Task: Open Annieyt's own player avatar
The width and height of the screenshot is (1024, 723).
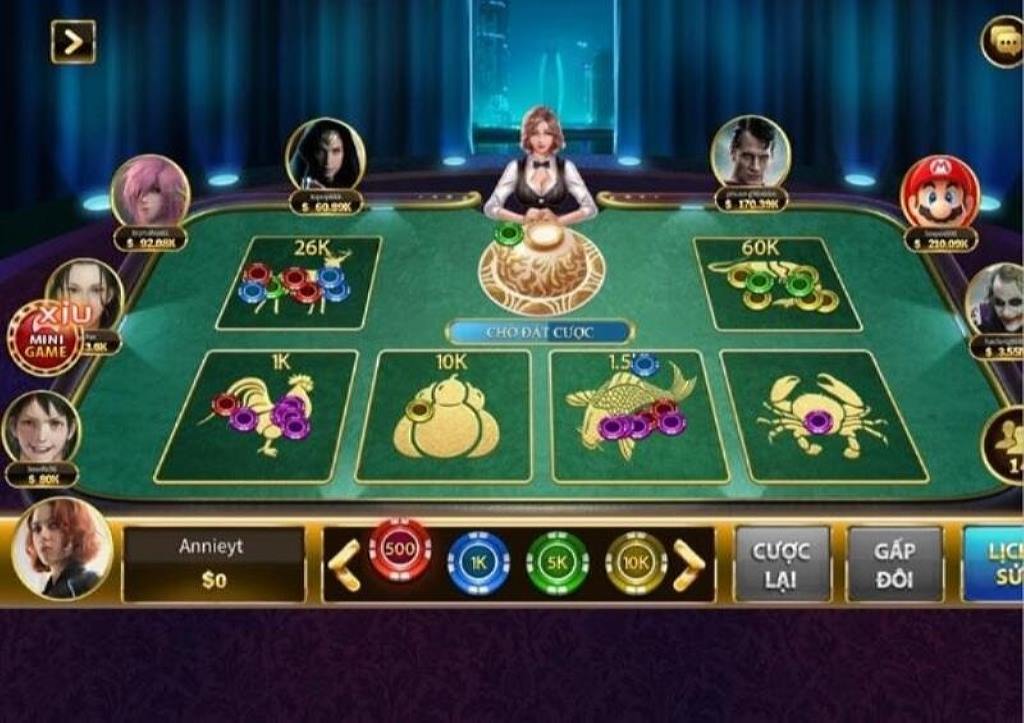Action: point(62,548)
